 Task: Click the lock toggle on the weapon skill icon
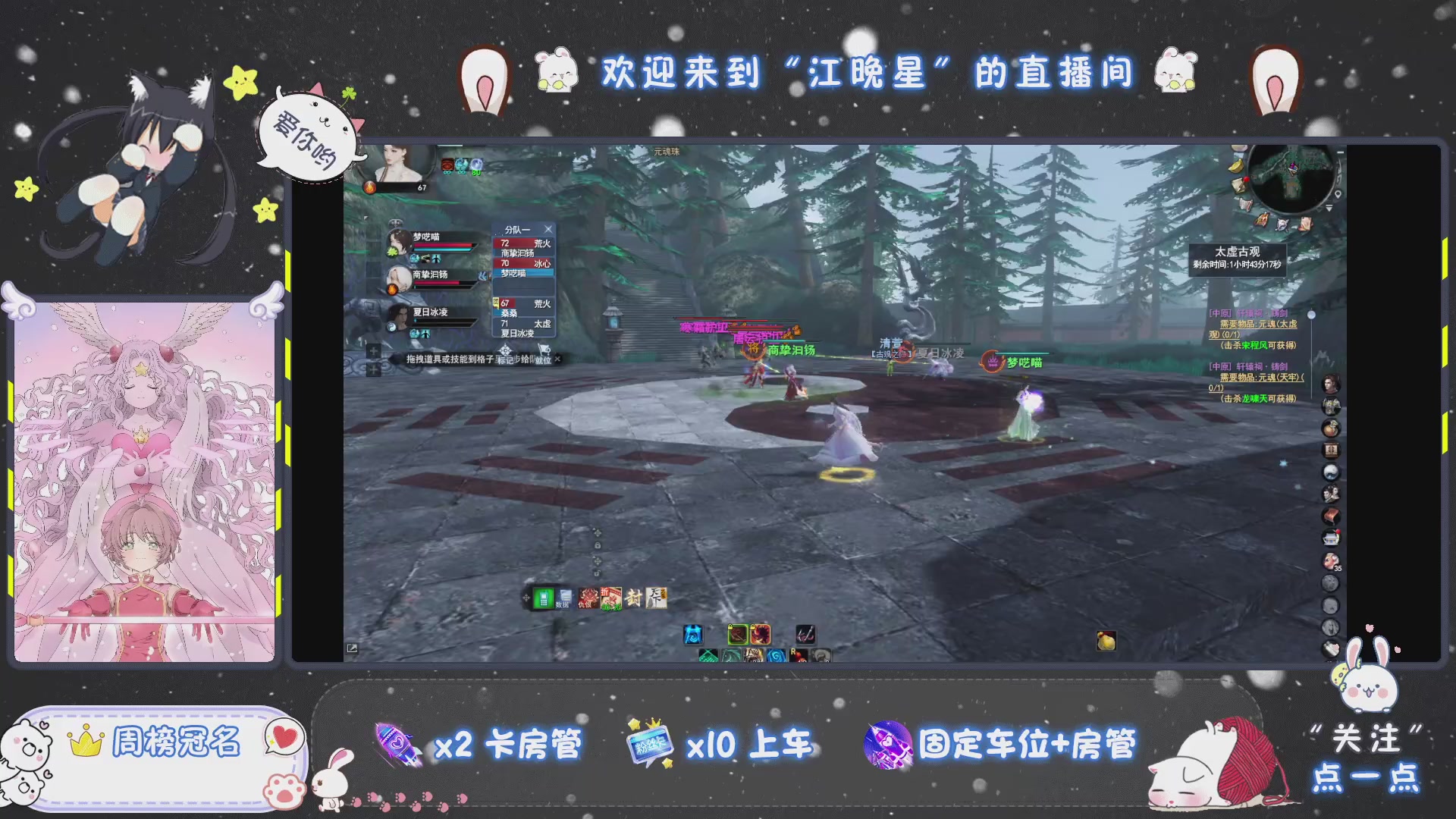(x=729, y=627)
